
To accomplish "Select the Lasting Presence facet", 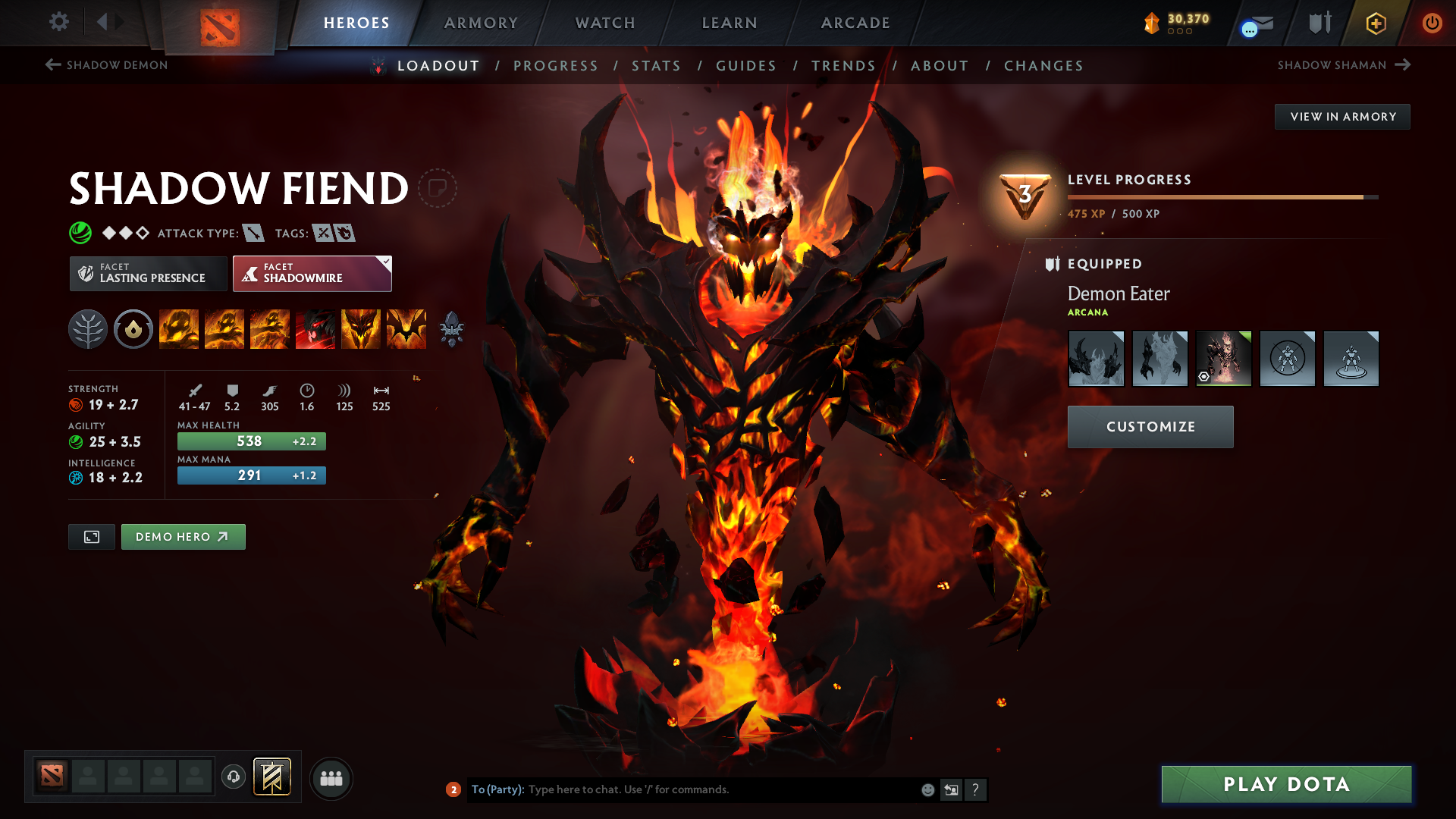I will [148, 273].
